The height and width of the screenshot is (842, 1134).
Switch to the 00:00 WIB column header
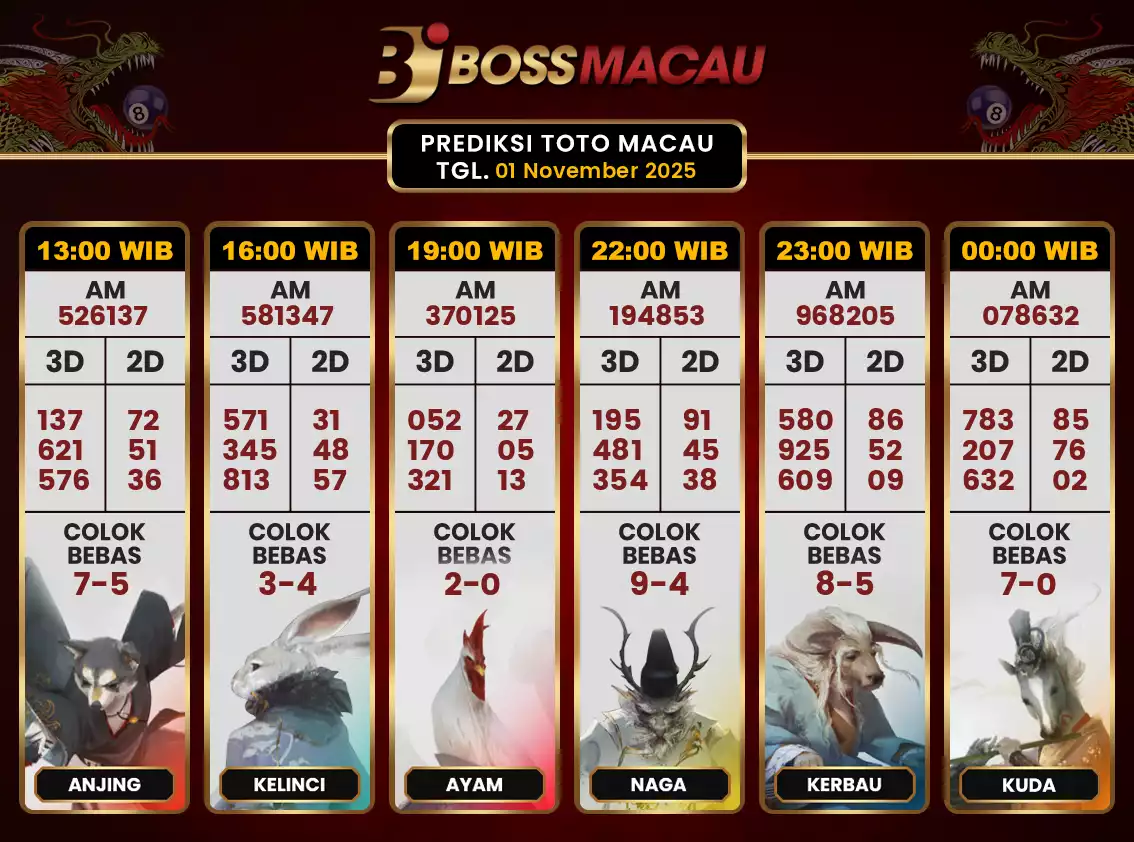[x=1030, y=250]
